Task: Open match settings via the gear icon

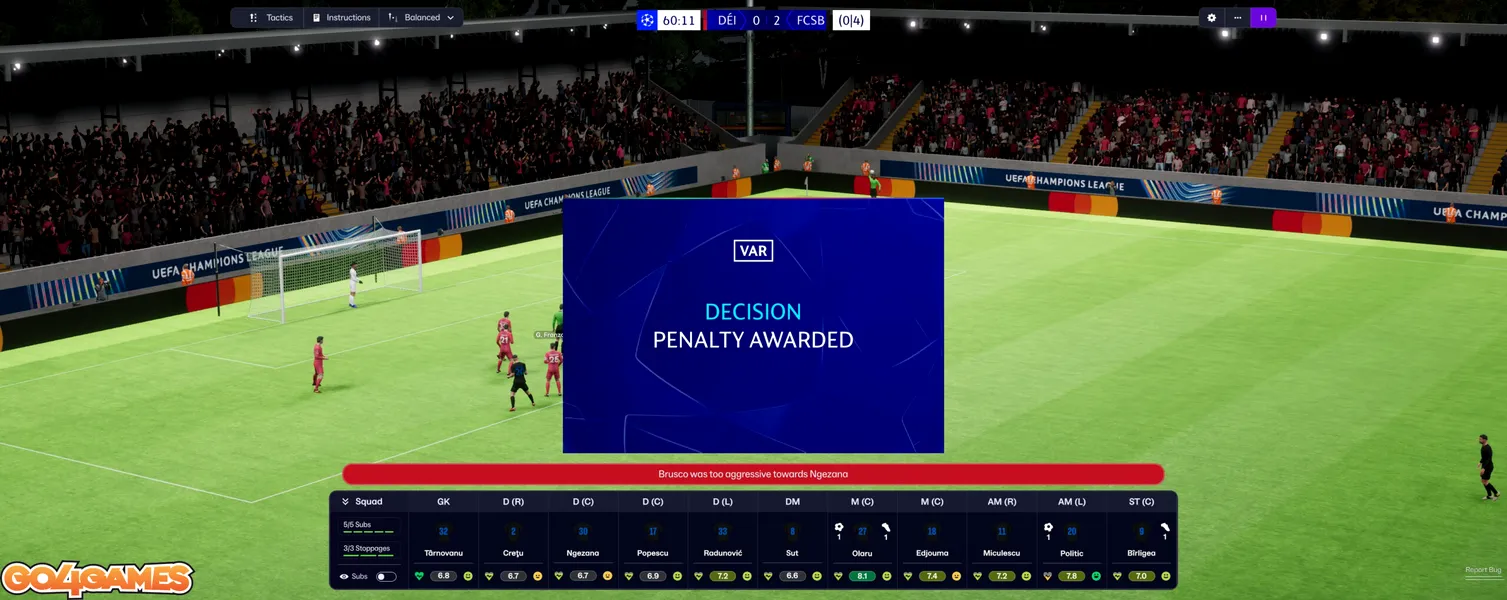Action: click(1212, 18)
